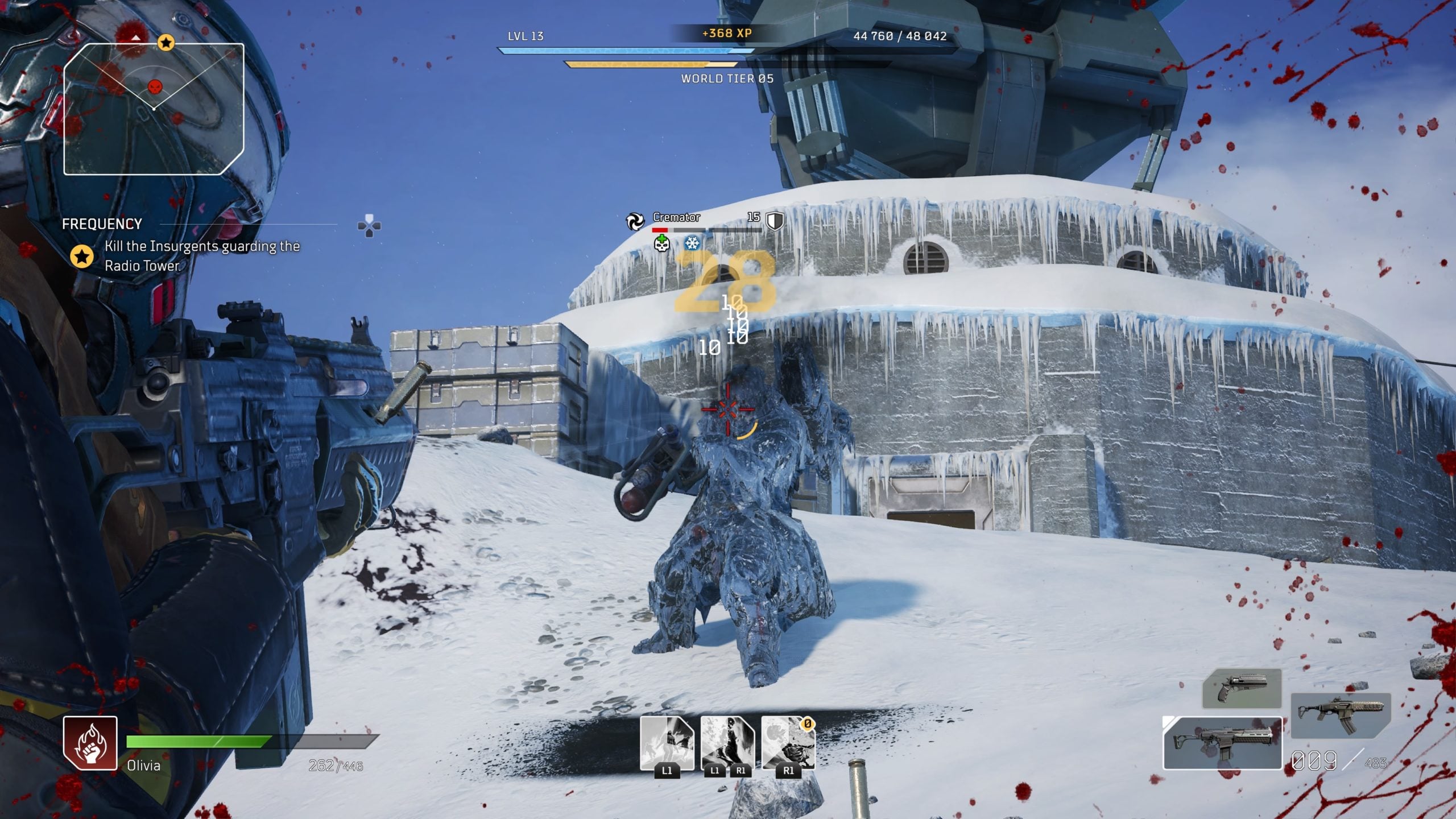The width and height of the screenshot is (1456, 819).
Task: Click the green skull status icon under Cremator
Action: click(x=661, y=244)
